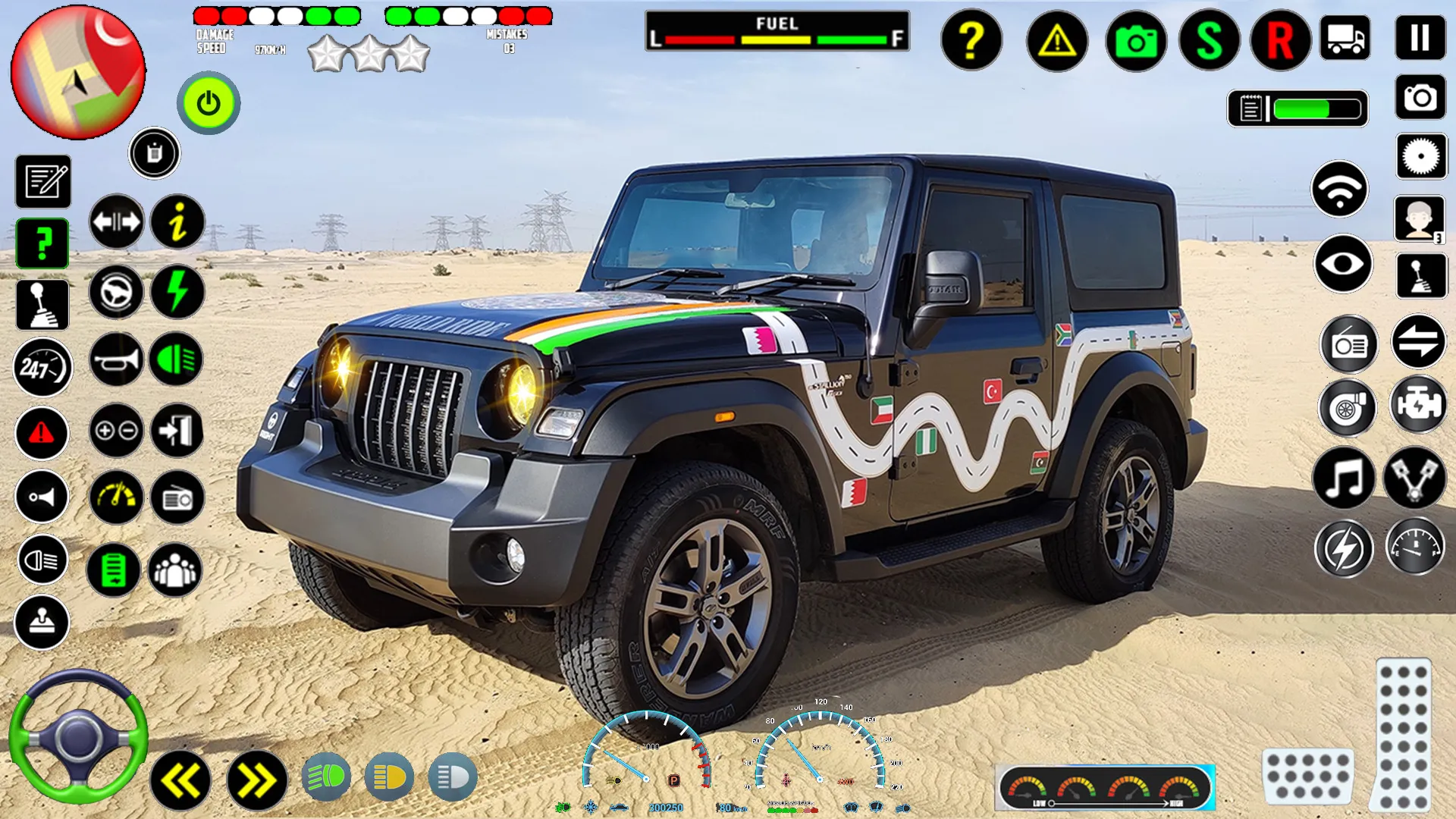Open the driver avatar selector

(x=1421, y=220)
